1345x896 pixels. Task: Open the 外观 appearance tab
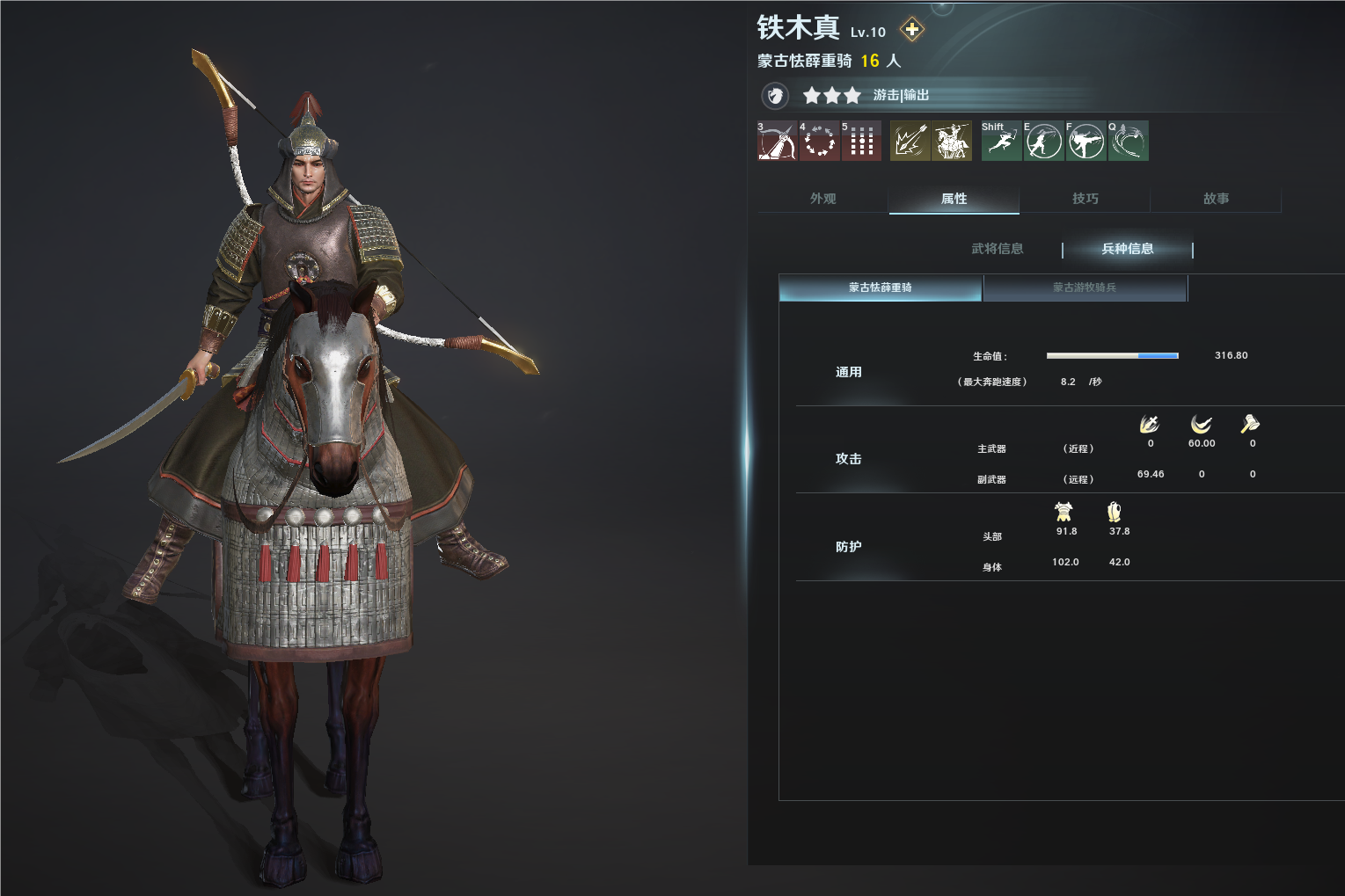coord(822,199)
